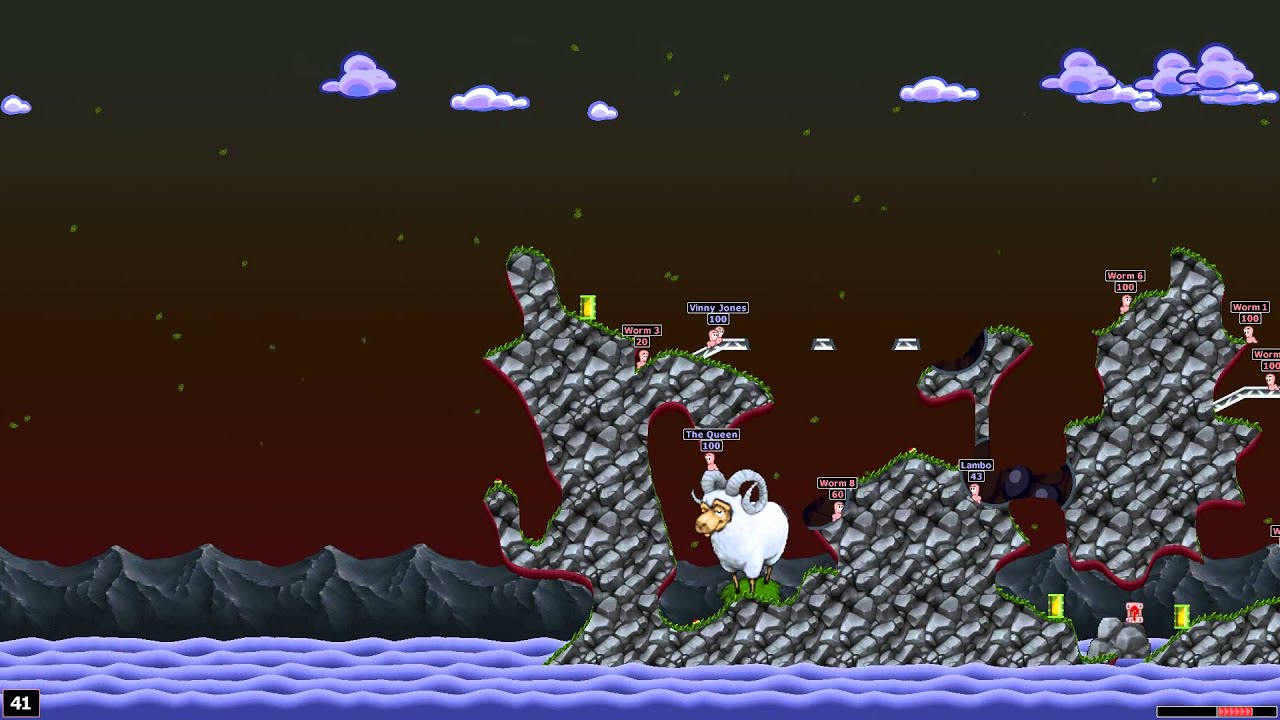The height and width of the screenshot is (720, 1280).
Task: Click the middle floating girder platform
Action: [822, 345]
